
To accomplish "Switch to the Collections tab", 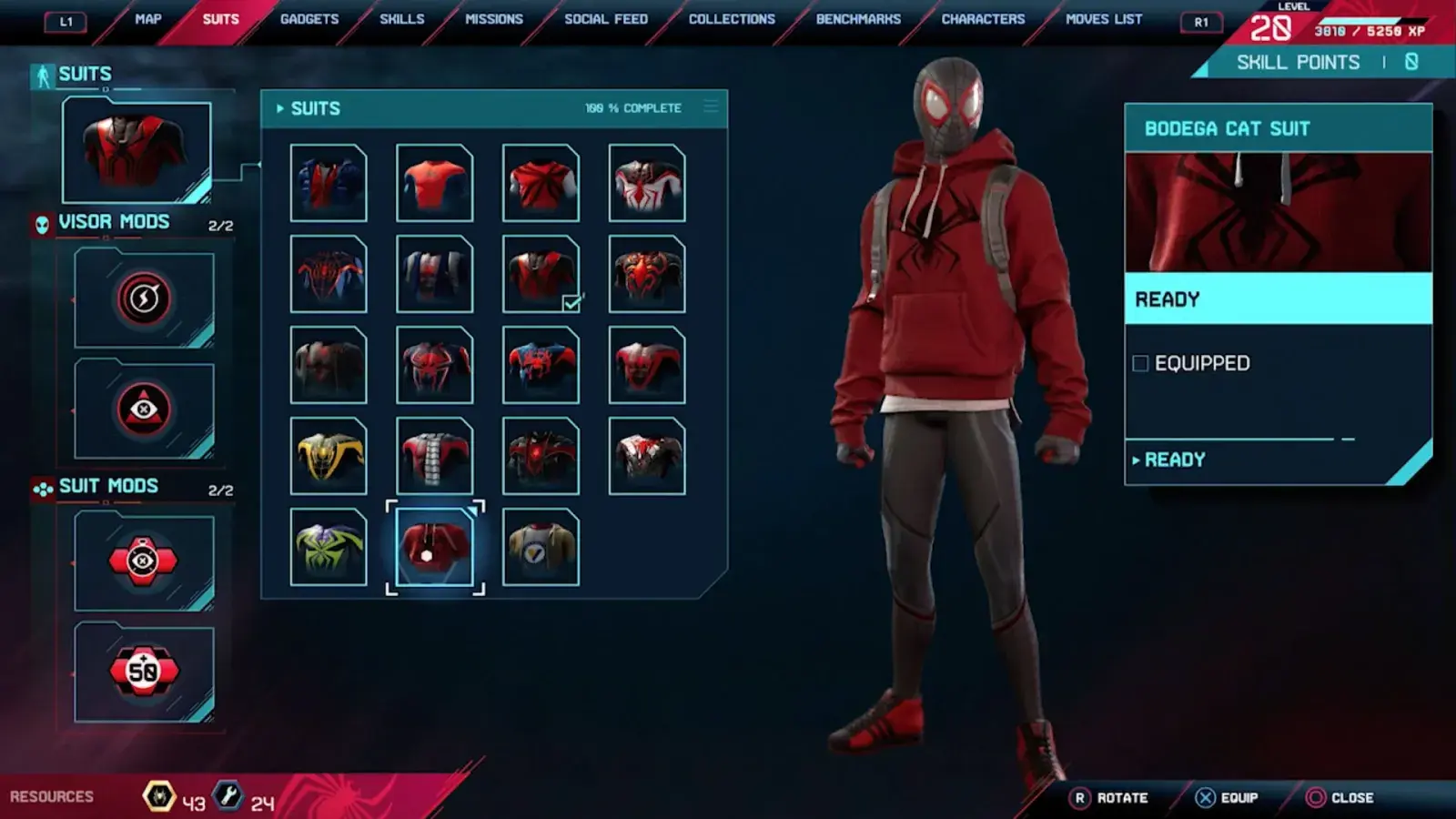I will pyautogui.click(x=732, y=19).
